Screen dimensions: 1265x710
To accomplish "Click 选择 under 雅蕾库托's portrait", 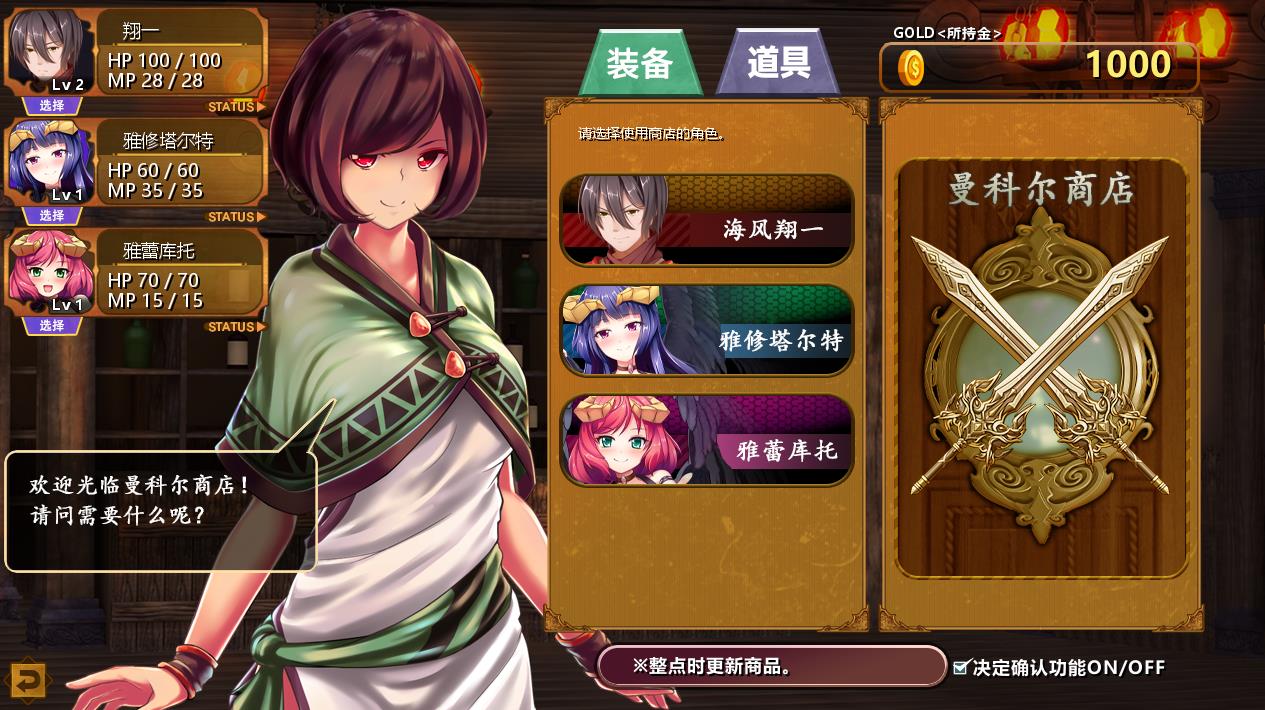I will point(51,326).
